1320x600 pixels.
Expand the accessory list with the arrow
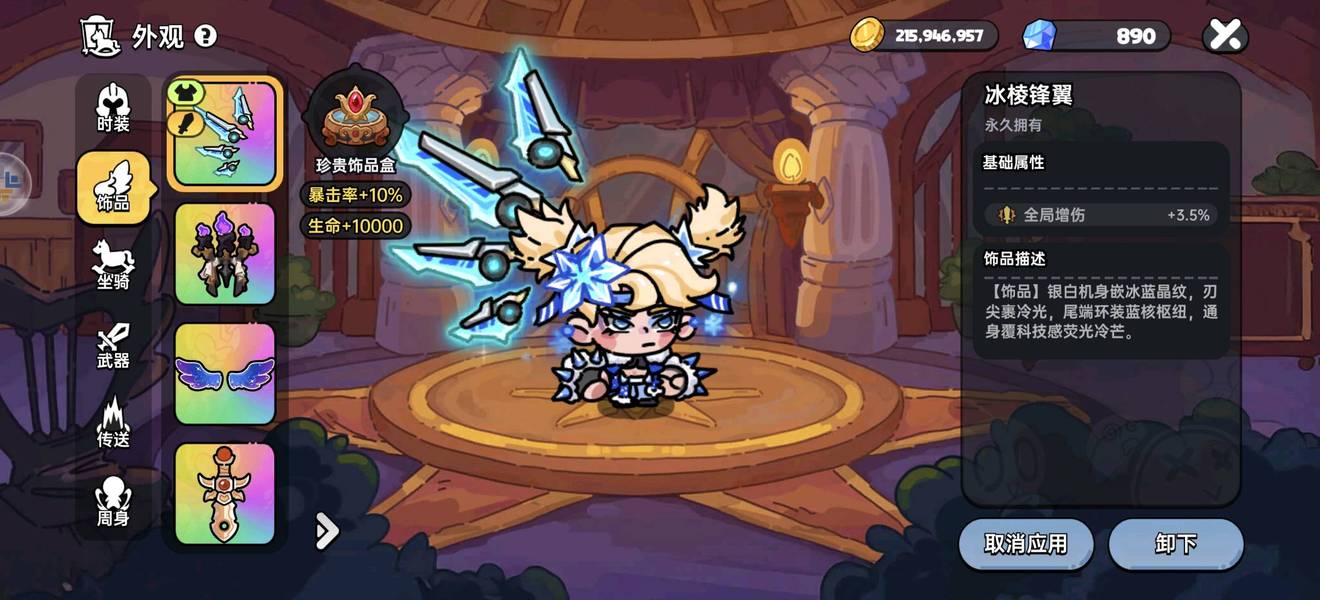tap(326, 532)
